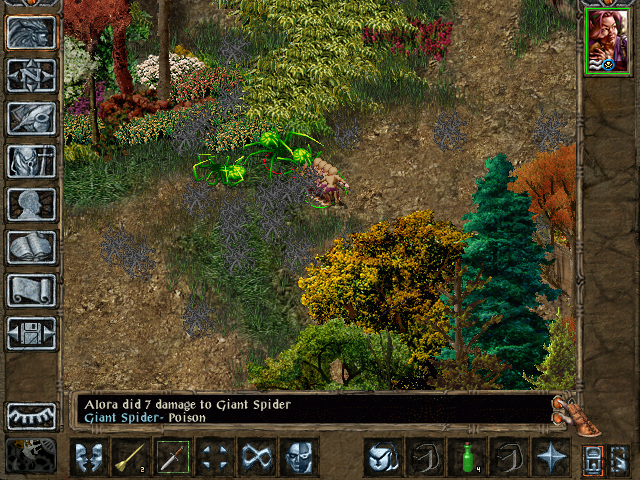The width and height of the screenshot is (640, 480).
Task: Open special abilities with the star icon
Action: click(551, 458)
